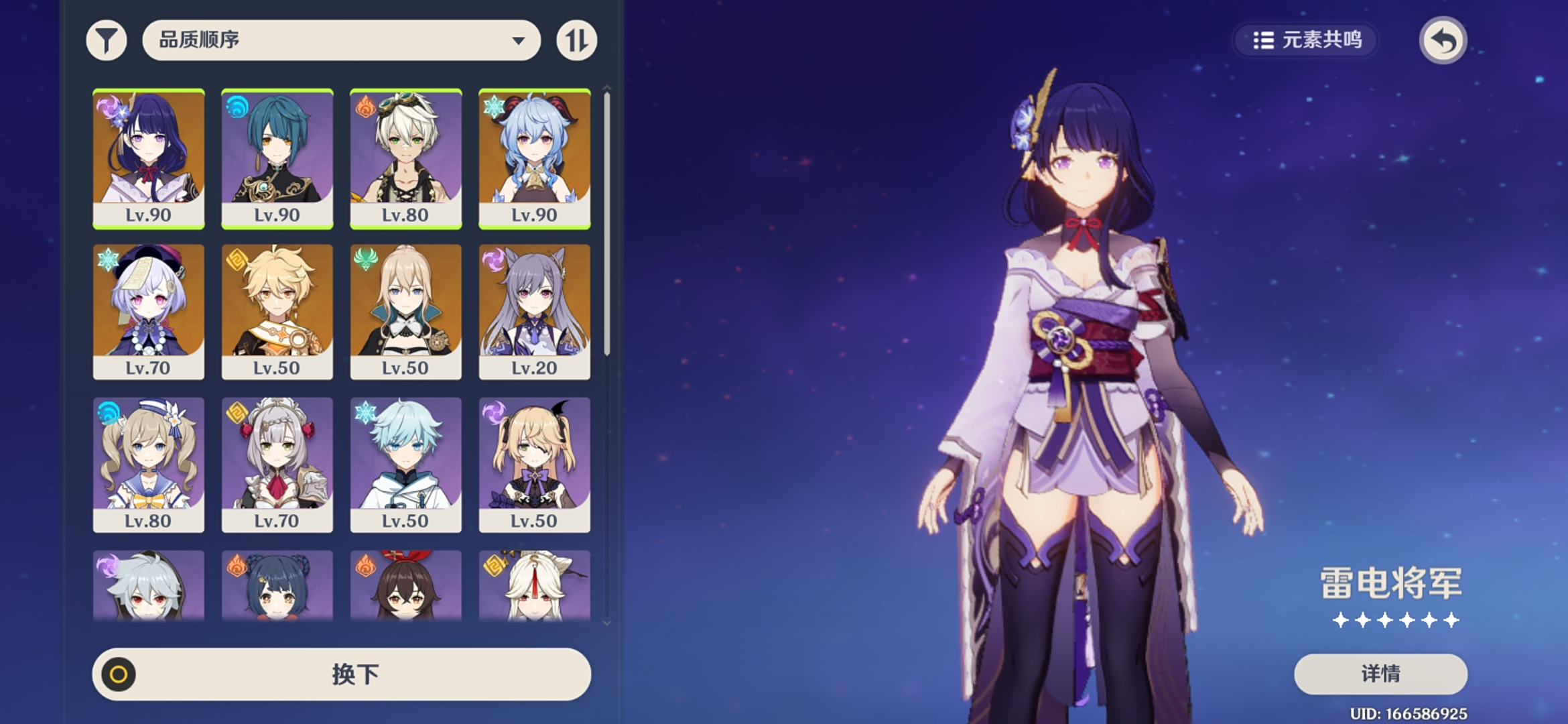This screenshot has height=724, width=1568.
Task: Expand the 品质顺序 sort dropdown
Action: tap(341, 40)
